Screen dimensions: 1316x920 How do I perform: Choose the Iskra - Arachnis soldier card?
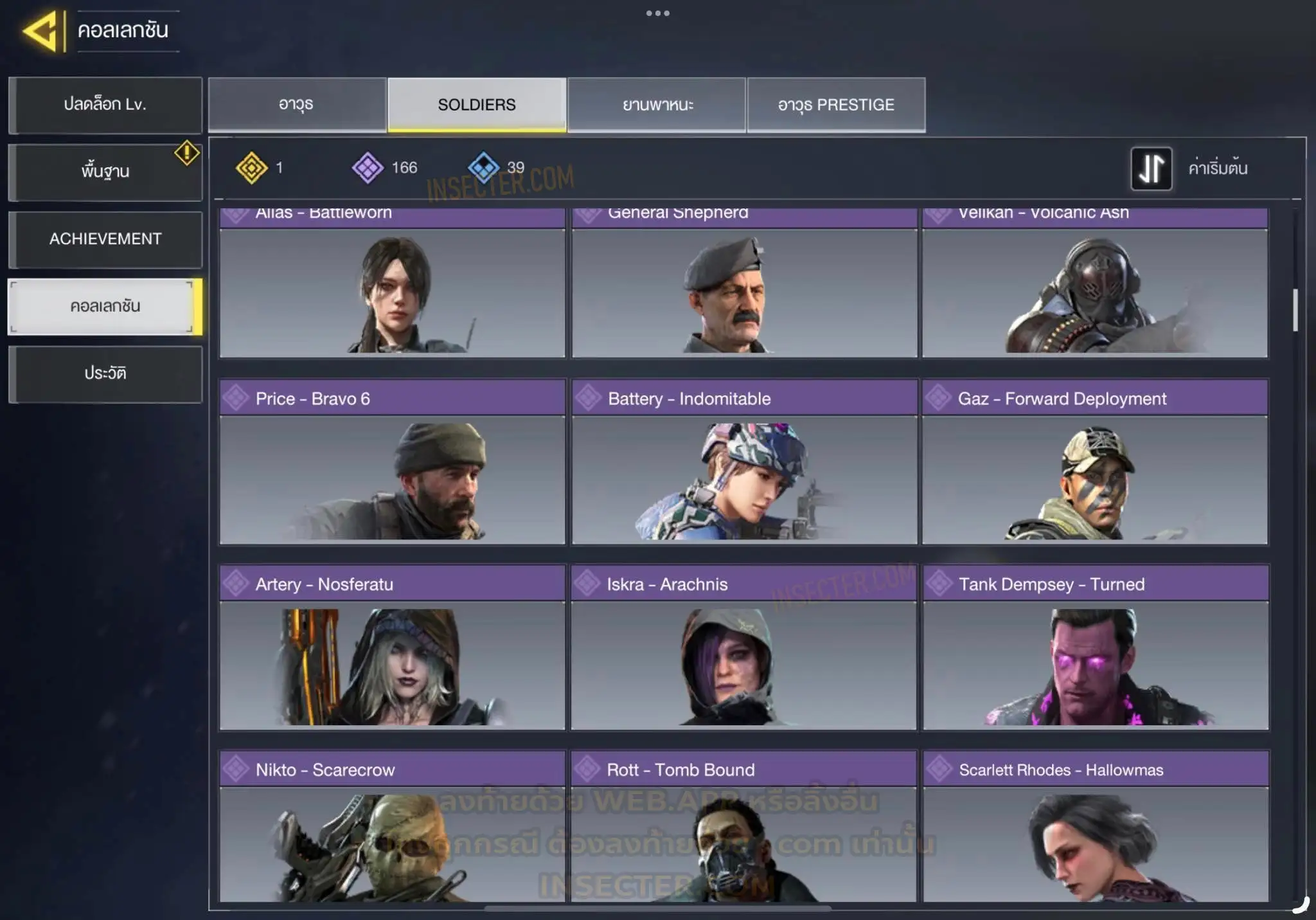tap(743, 648)
